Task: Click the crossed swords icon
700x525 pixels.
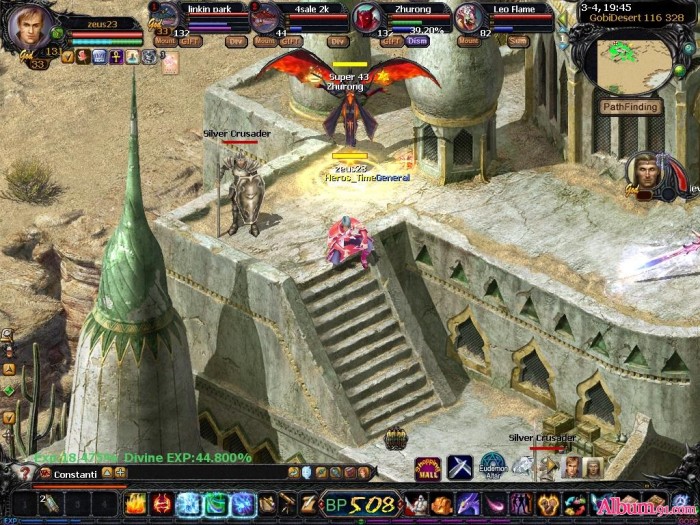Action: pos(459,467)
